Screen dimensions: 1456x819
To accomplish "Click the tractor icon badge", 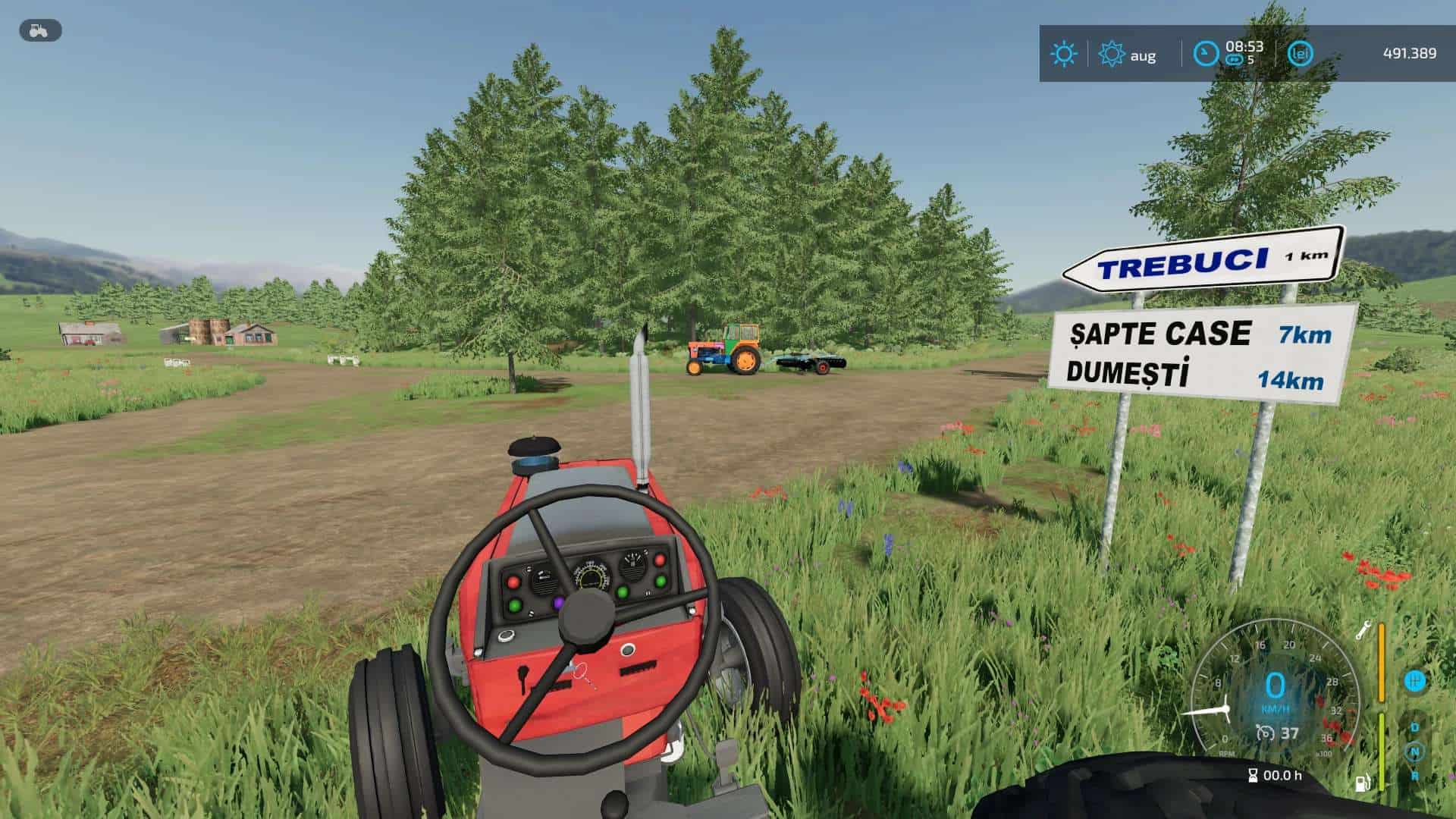I will 39,31.
